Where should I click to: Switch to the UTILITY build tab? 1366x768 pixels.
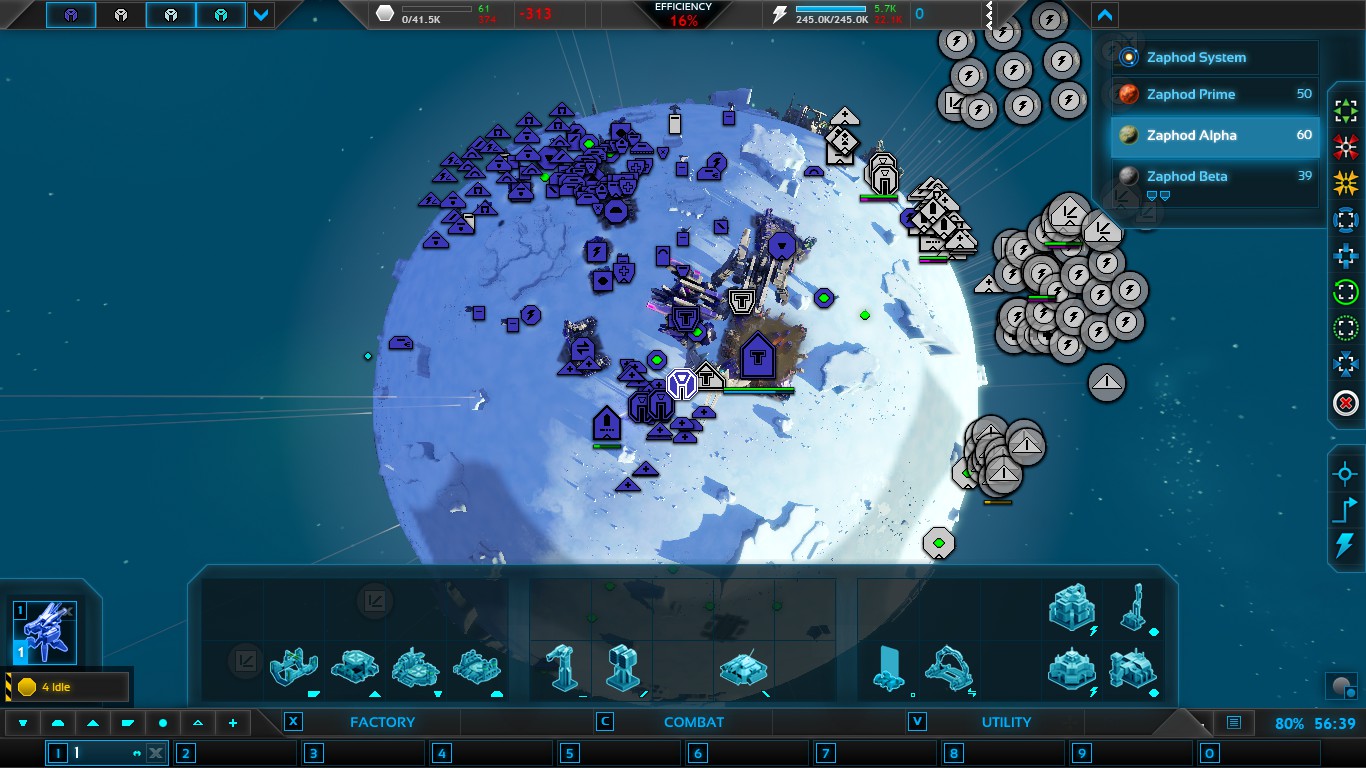tap(1006, 721)
